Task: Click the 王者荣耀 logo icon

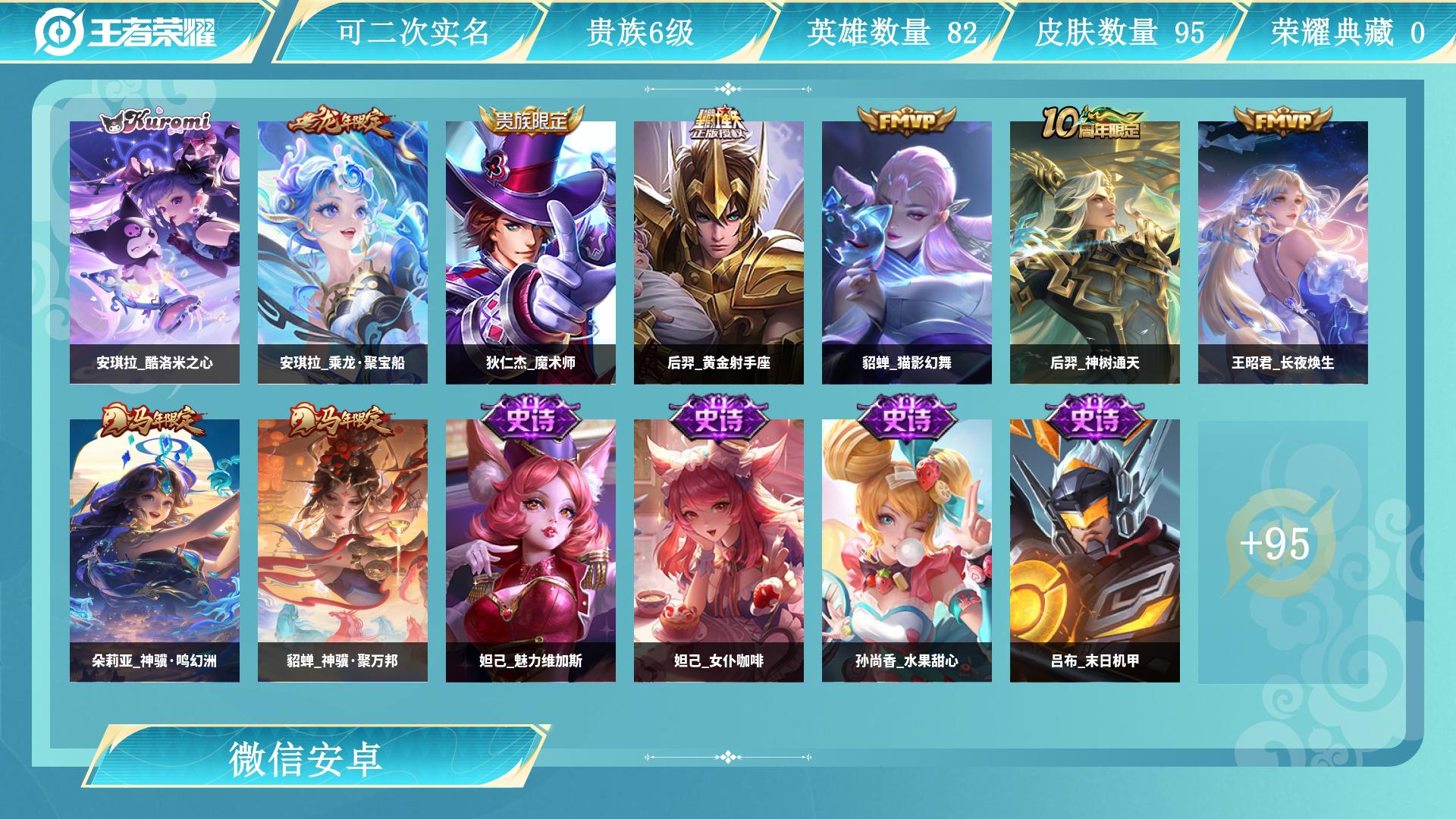Action: click(61, 30)
